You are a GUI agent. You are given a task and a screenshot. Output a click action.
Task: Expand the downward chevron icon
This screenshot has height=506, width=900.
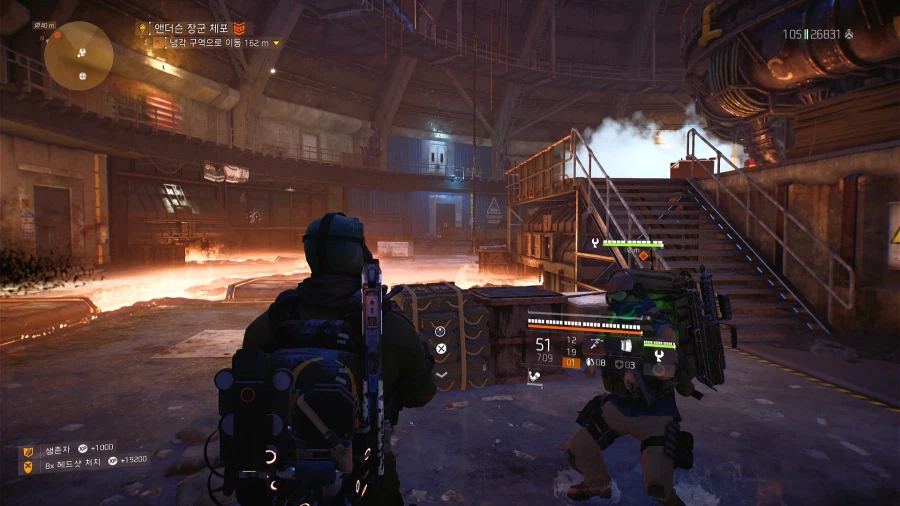440,374
